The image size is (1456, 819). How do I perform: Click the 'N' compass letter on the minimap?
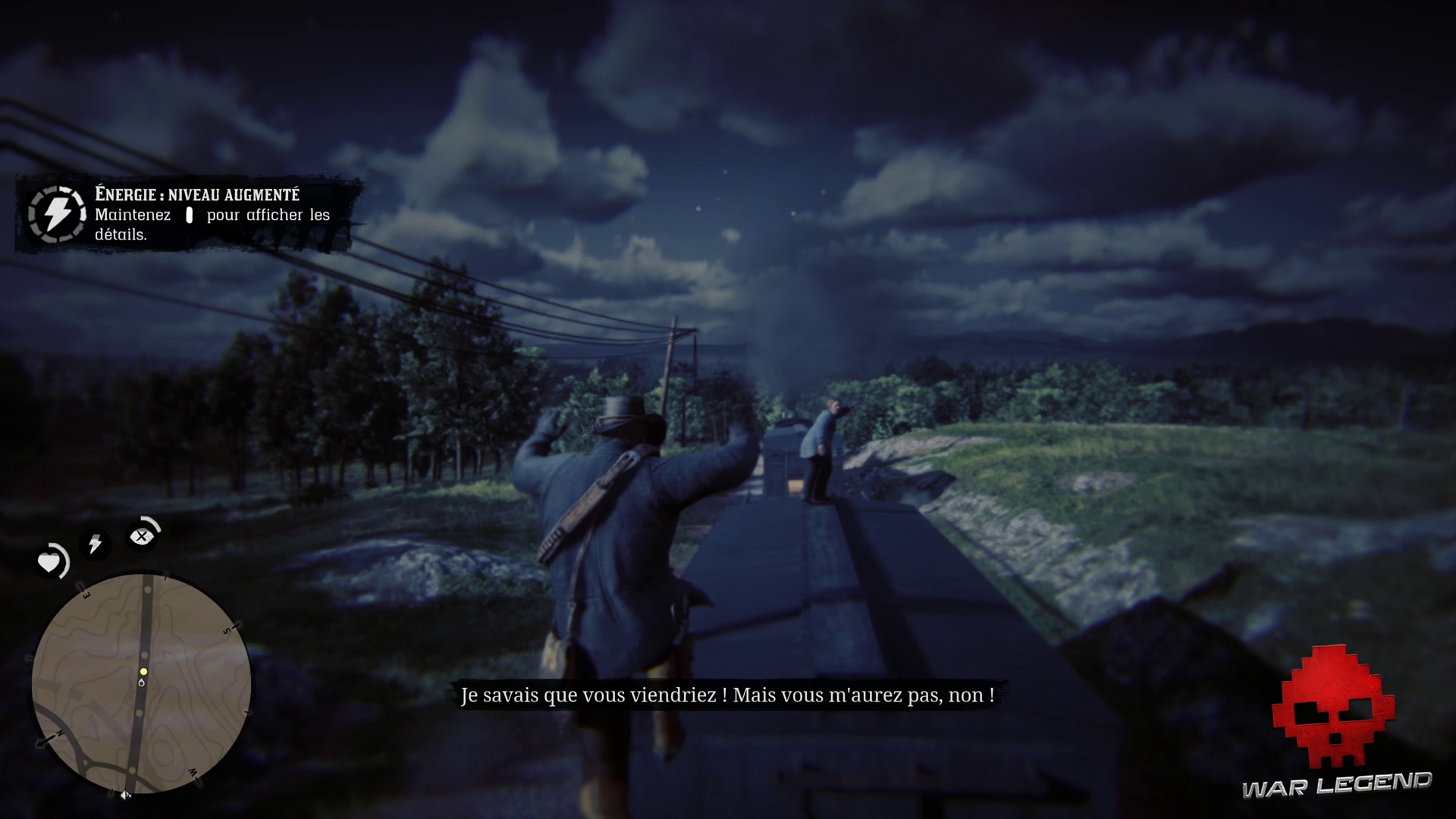click(x=59, y=733)
